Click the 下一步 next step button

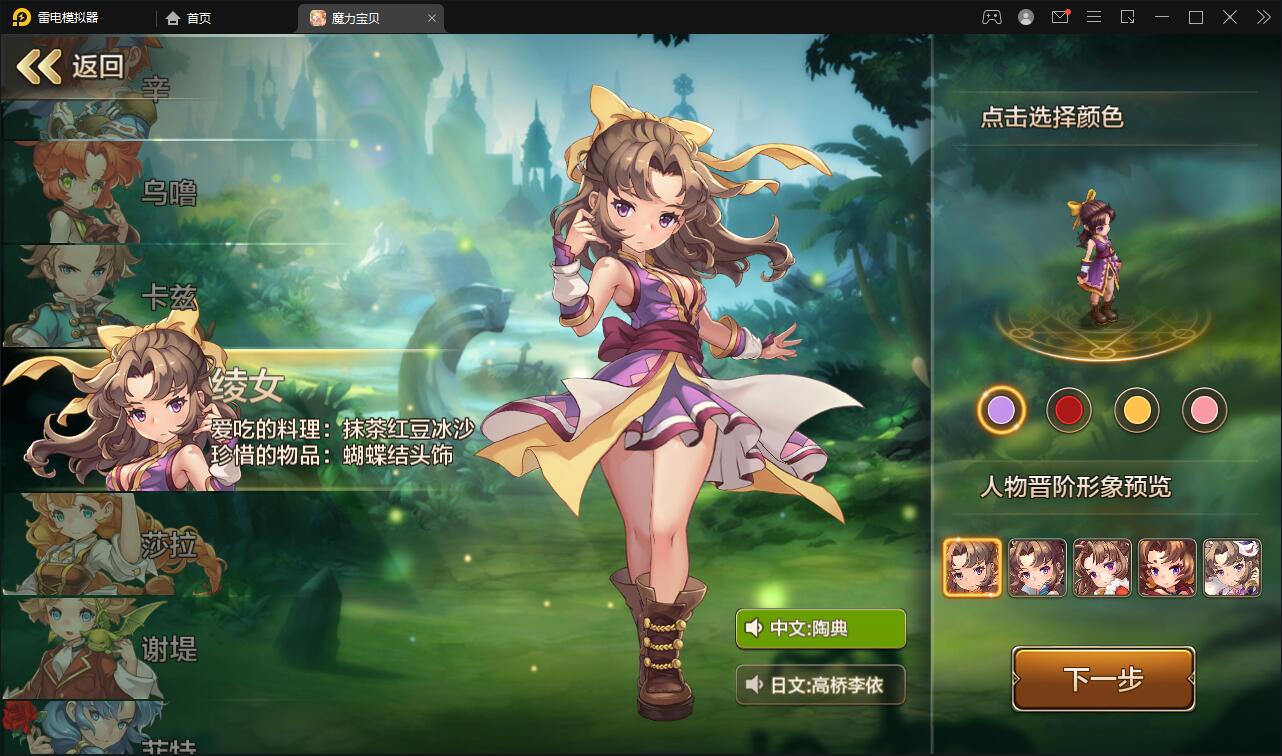point(1103,678)
